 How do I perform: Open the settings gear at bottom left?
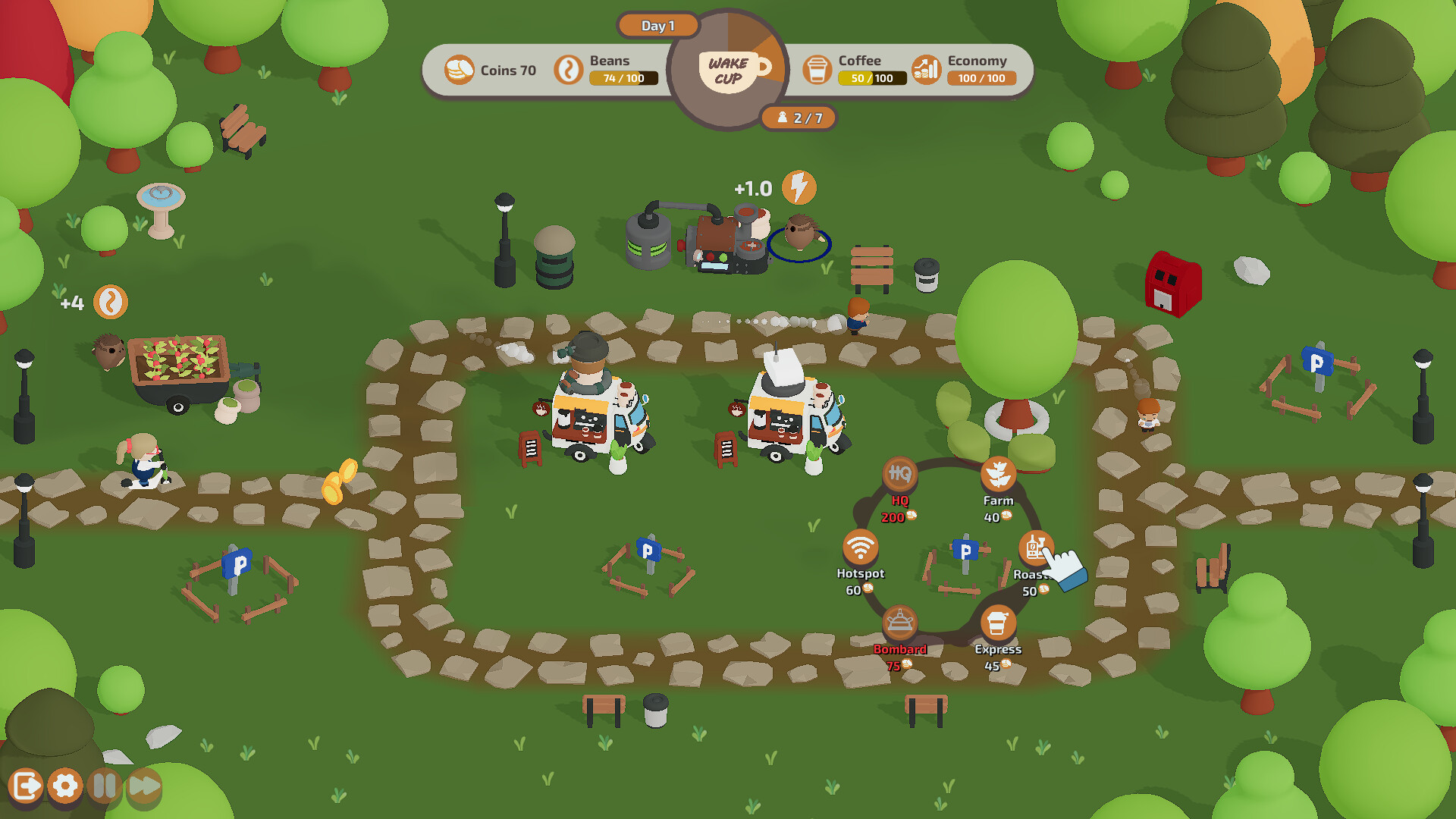click(x=64, y=787)
